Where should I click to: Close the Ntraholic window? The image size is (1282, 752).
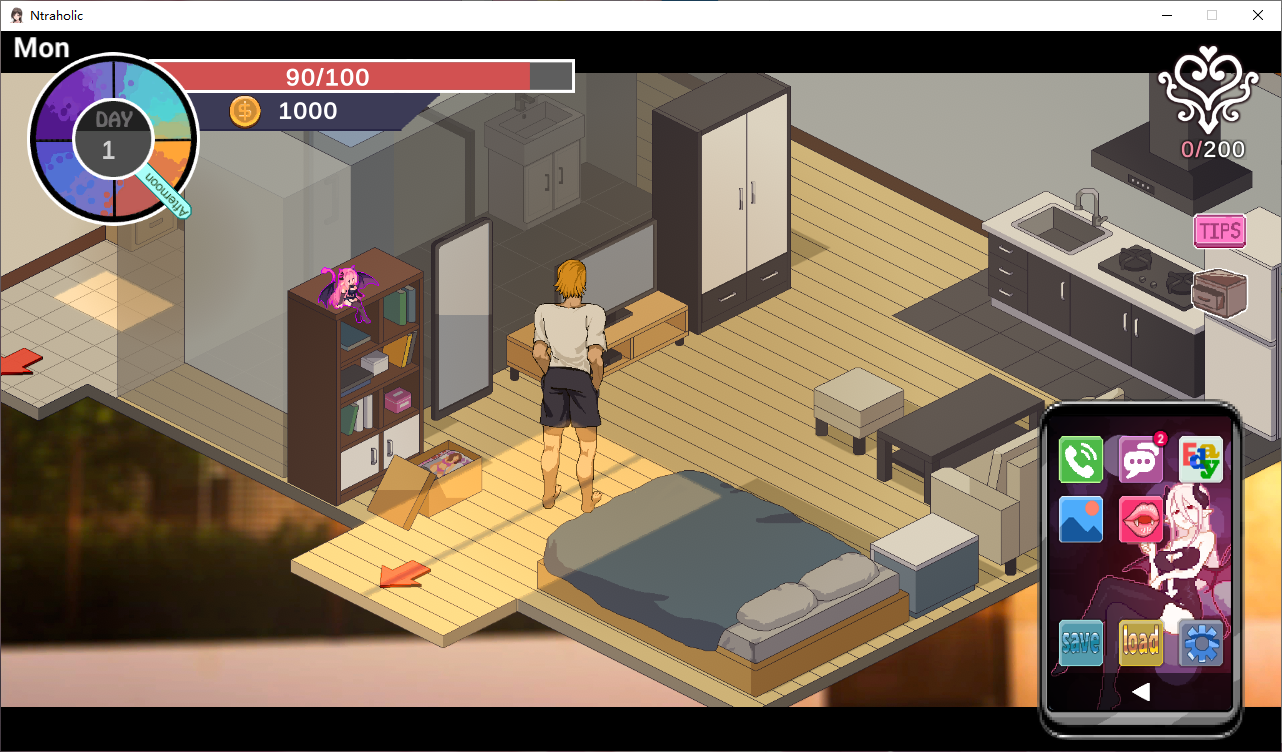[1258, 15]
